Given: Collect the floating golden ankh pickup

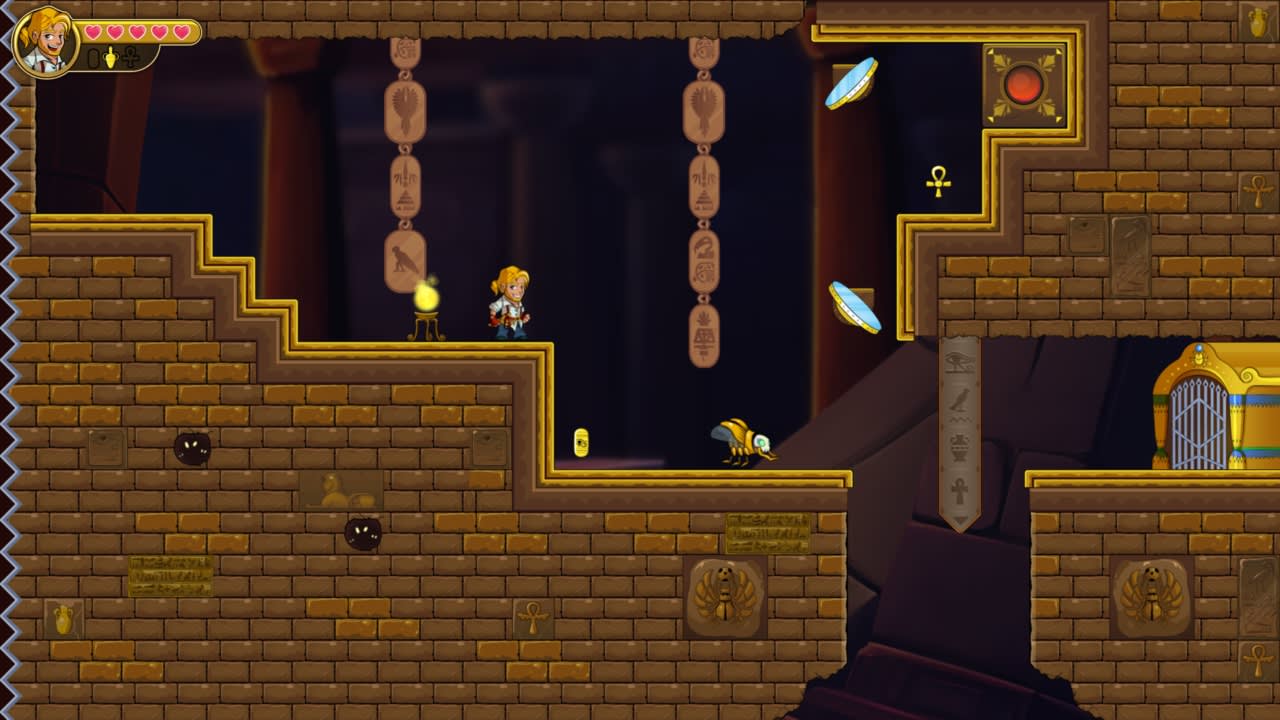Looking at the screenshot, I should [x=941, y=183].
